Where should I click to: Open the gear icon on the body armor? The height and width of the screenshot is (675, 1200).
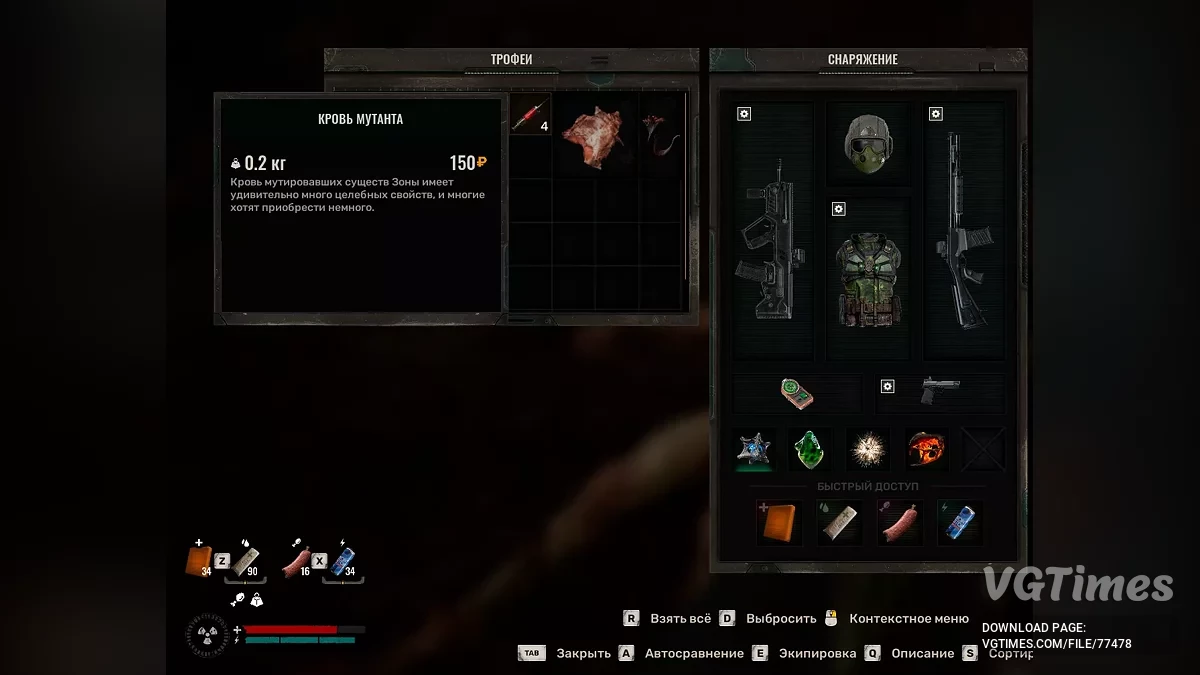839,209
